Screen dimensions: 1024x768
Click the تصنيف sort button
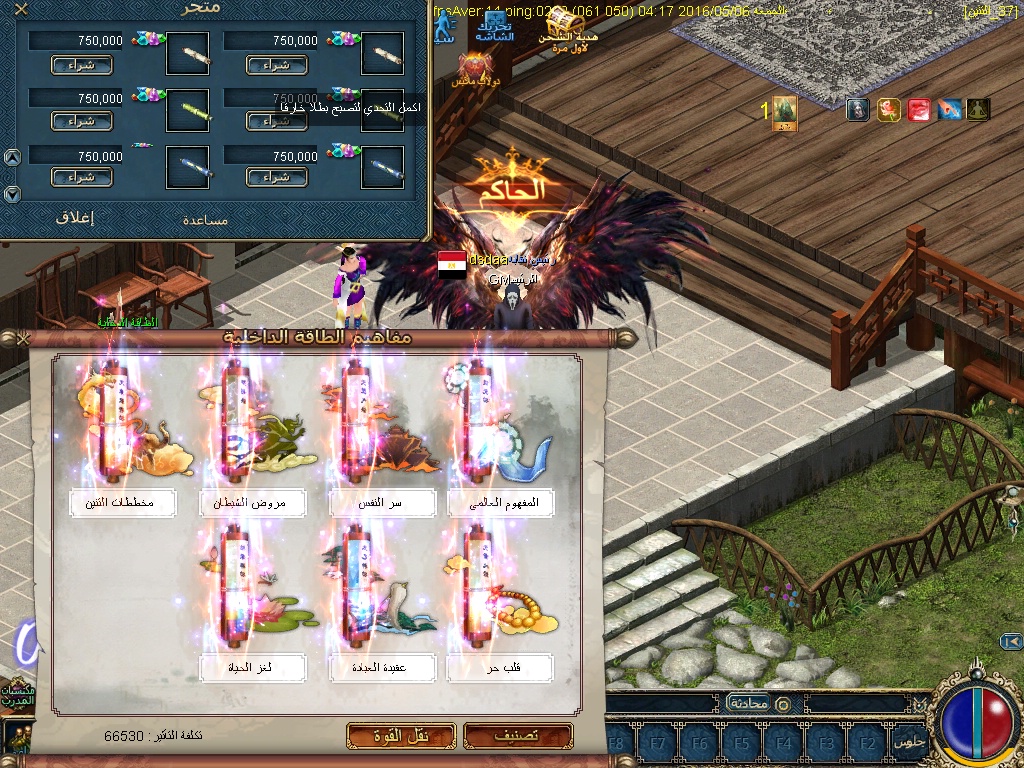[x=518, y=736]
